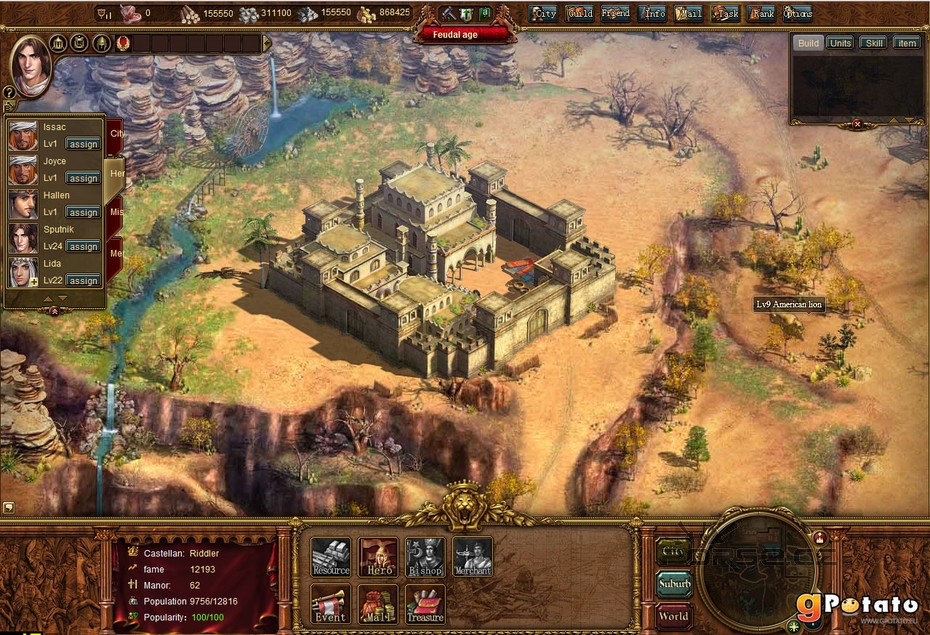
Task: Open the Treasure chest icon
Action: click(x=425, y=603)
